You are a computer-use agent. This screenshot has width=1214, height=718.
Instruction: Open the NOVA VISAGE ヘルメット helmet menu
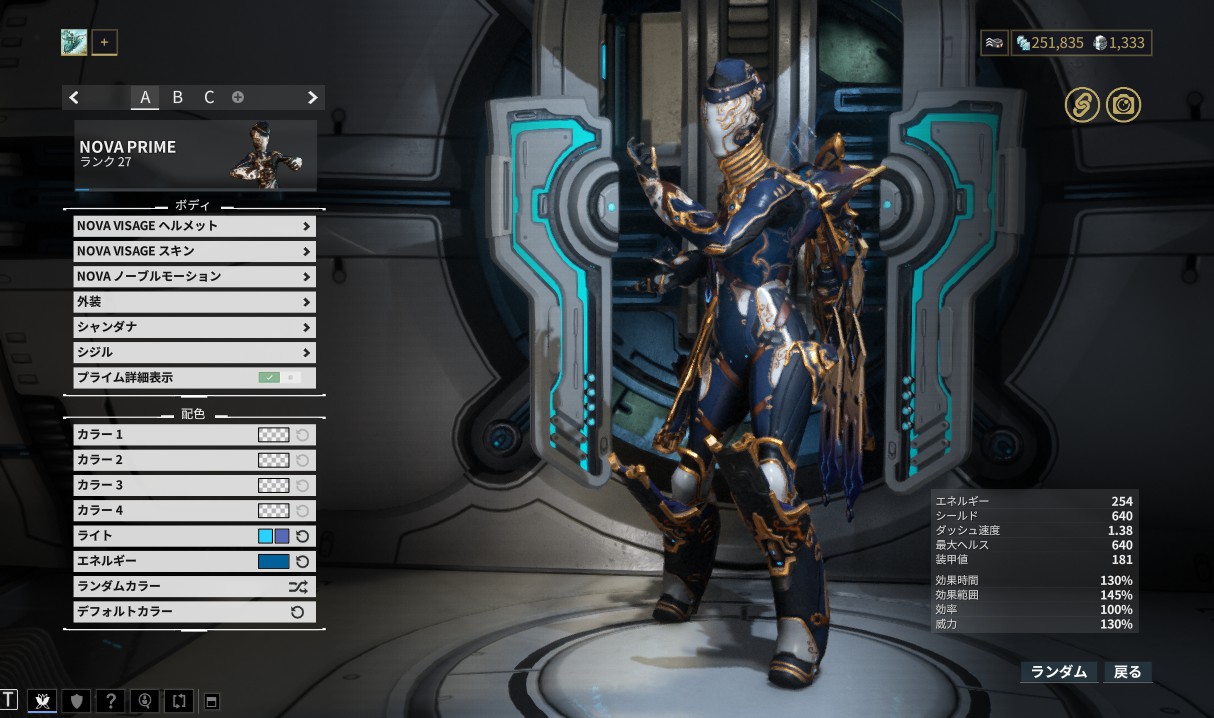pos(194,226)
